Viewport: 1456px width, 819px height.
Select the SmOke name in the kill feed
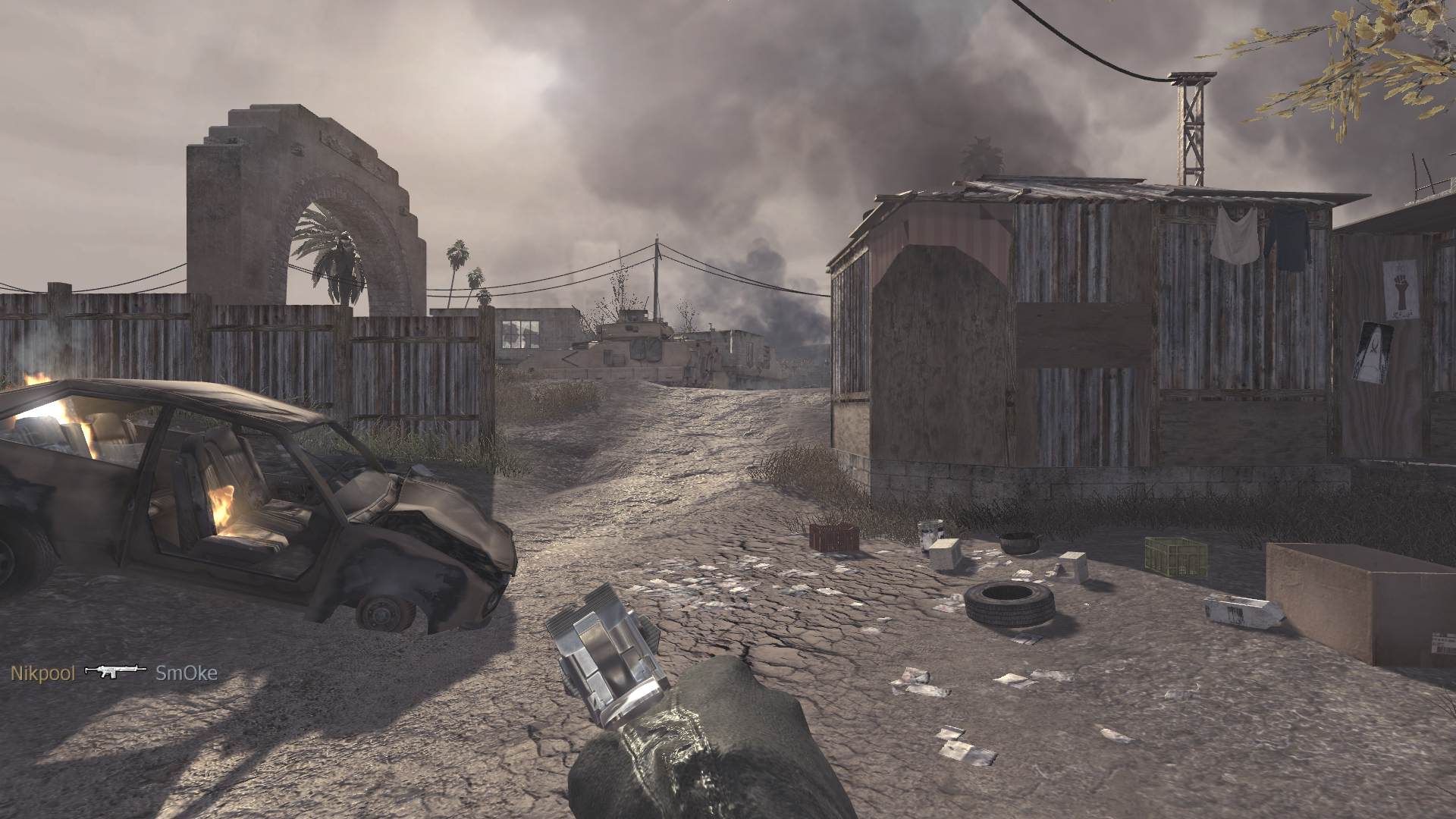pyautogui.click(x=186, y=673)
